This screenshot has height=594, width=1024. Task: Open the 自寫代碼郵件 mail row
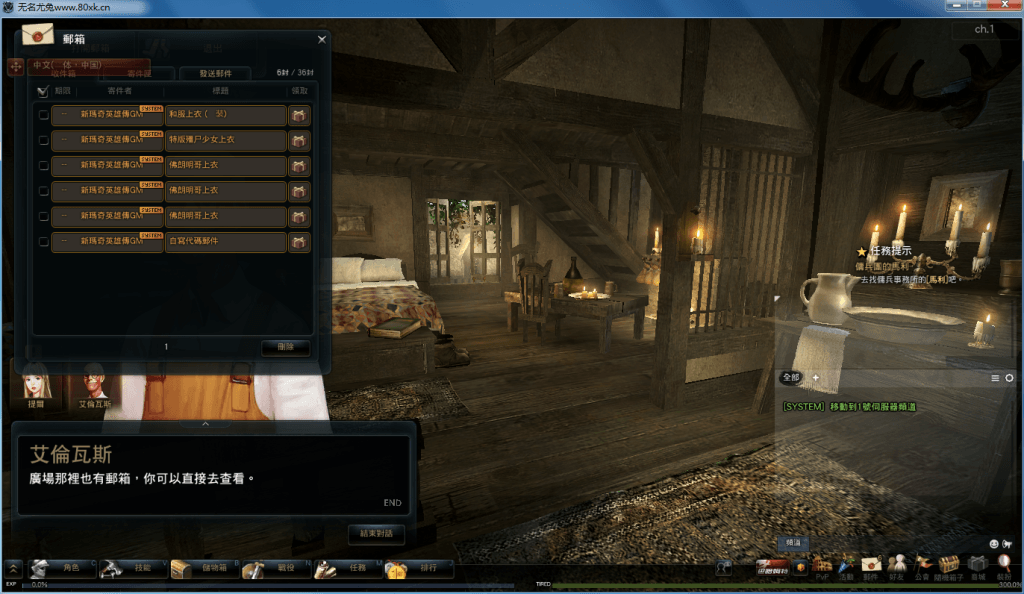click(x=225, y=242)
